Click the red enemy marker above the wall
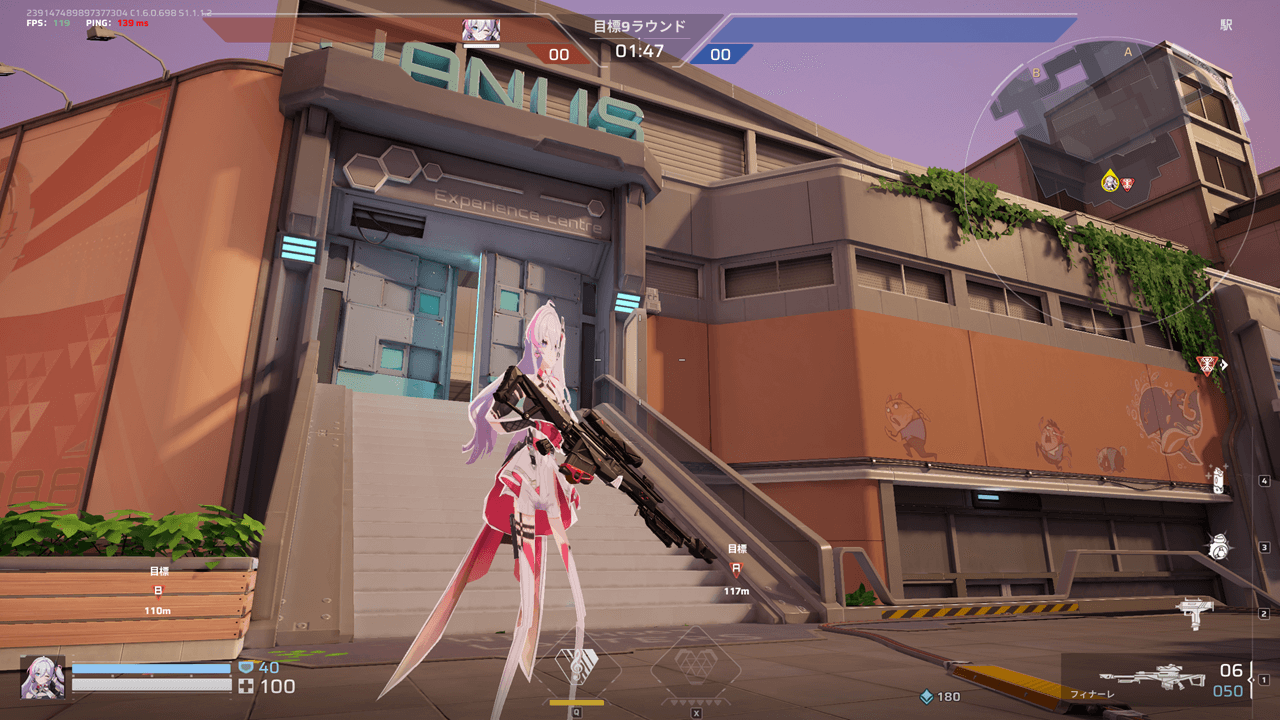1280x720 pixels. [1206, 364]
